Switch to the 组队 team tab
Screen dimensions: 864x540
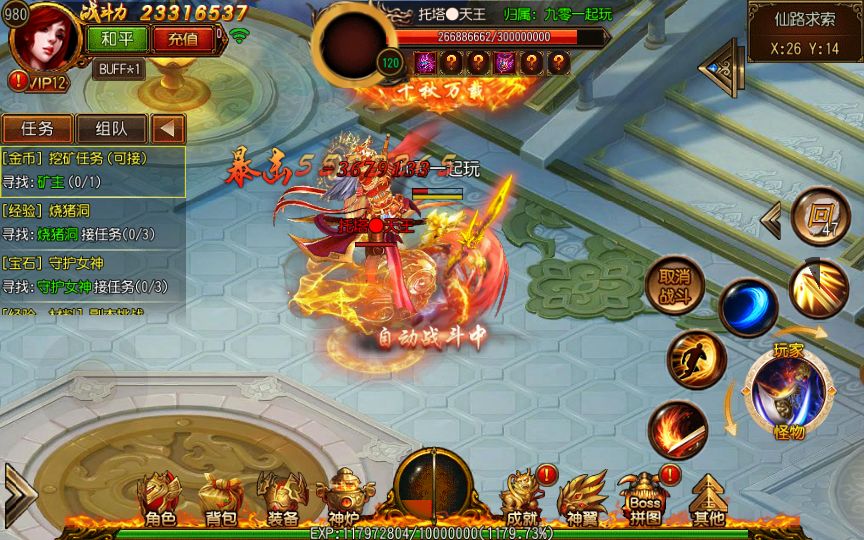click(111, 129)
